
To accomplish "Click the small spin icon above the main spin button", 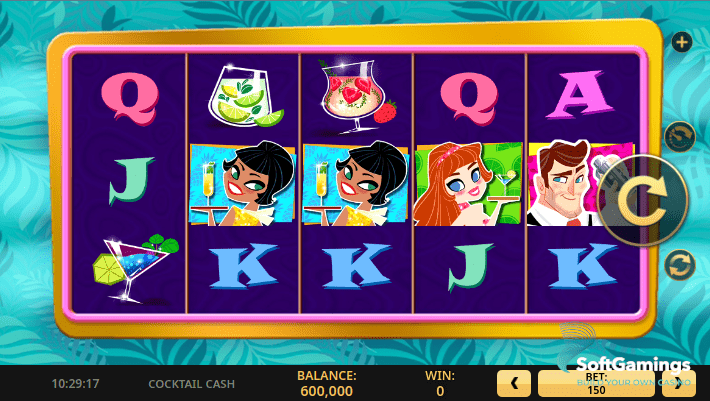I will (680, 136).
